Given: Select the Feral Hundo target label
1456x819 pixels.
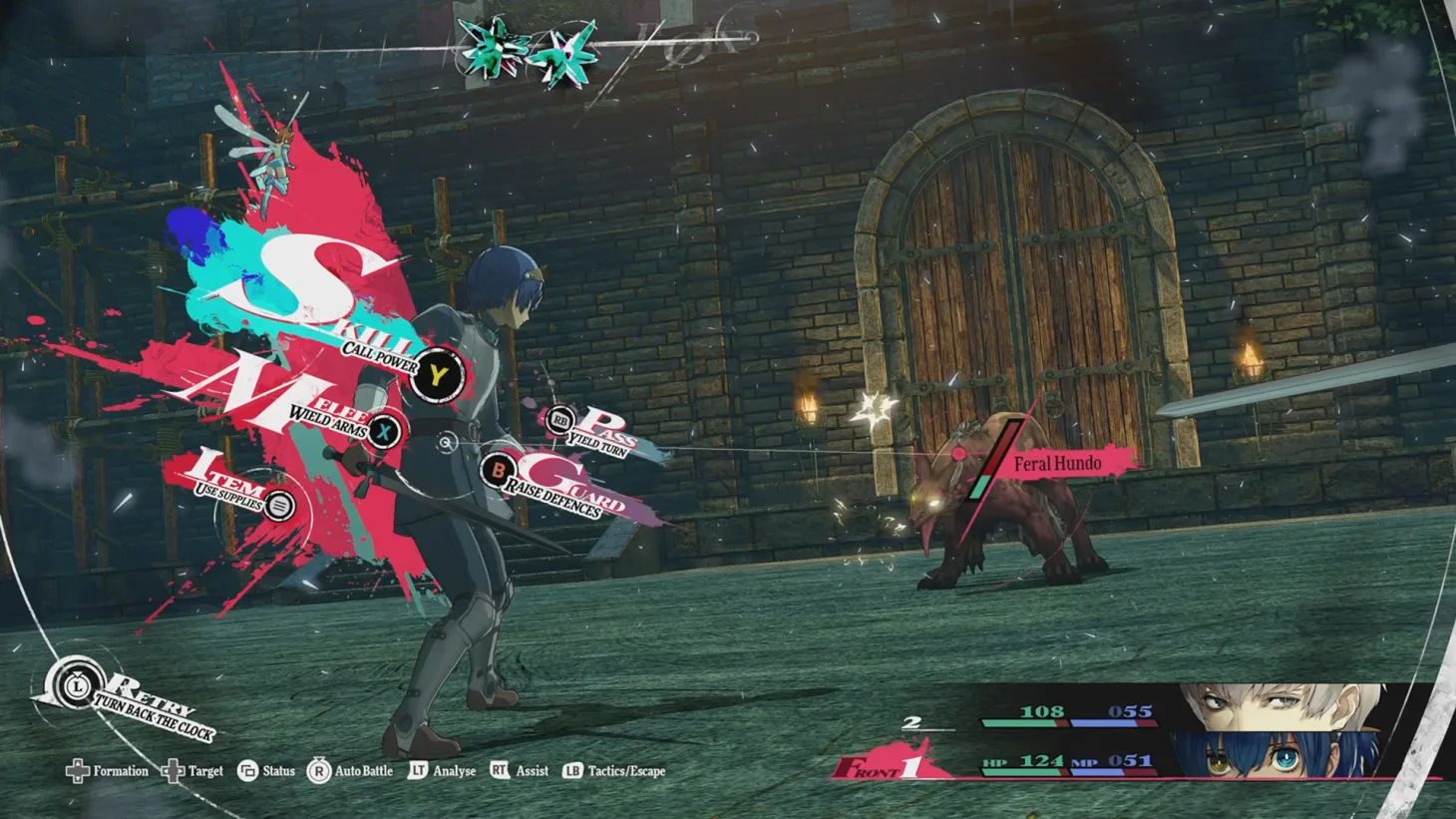Looking at the screenshot, I should point(1057,464).
